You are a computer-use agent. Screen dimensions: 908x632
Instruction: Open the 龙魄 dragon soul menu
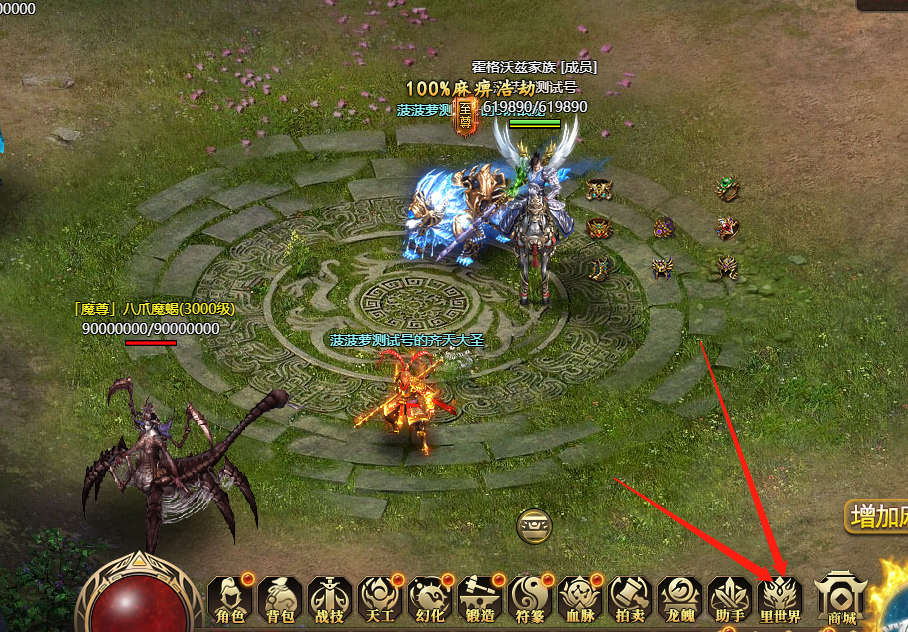(680, 600)
